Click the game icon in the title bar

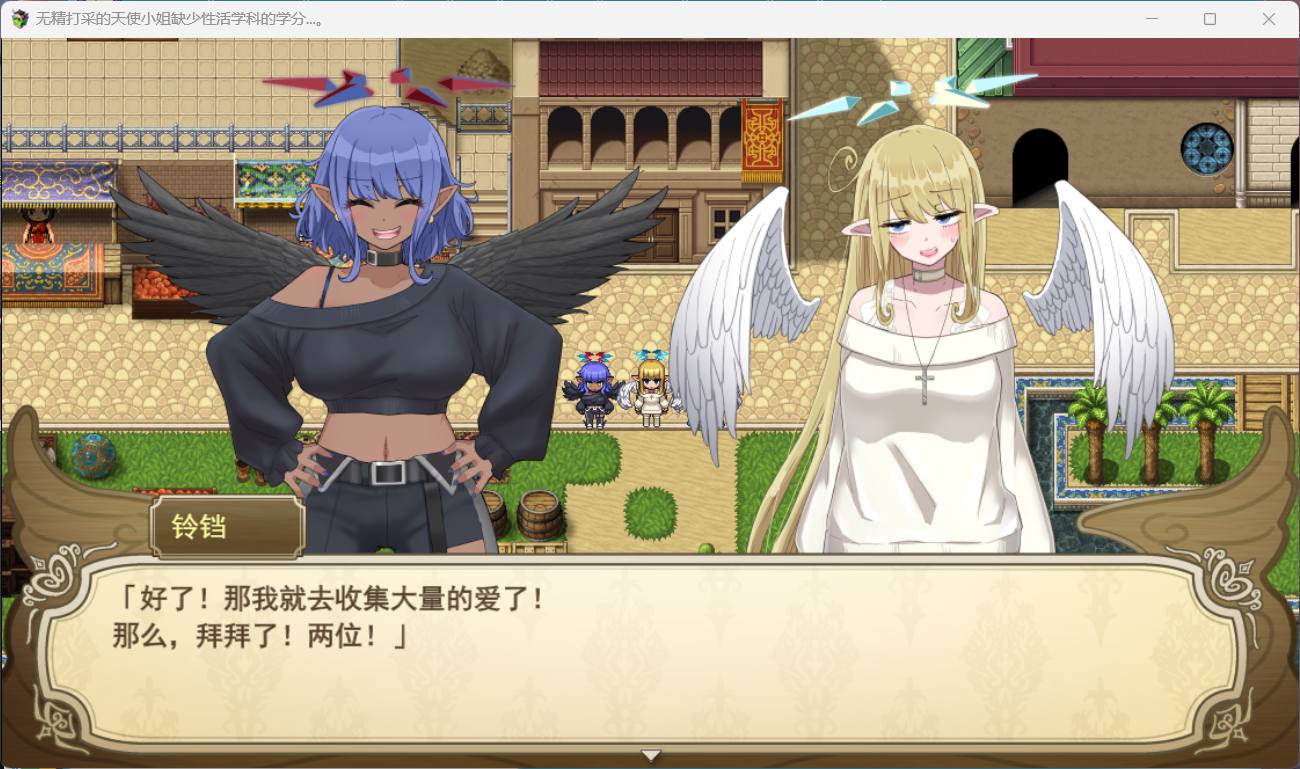18,19
